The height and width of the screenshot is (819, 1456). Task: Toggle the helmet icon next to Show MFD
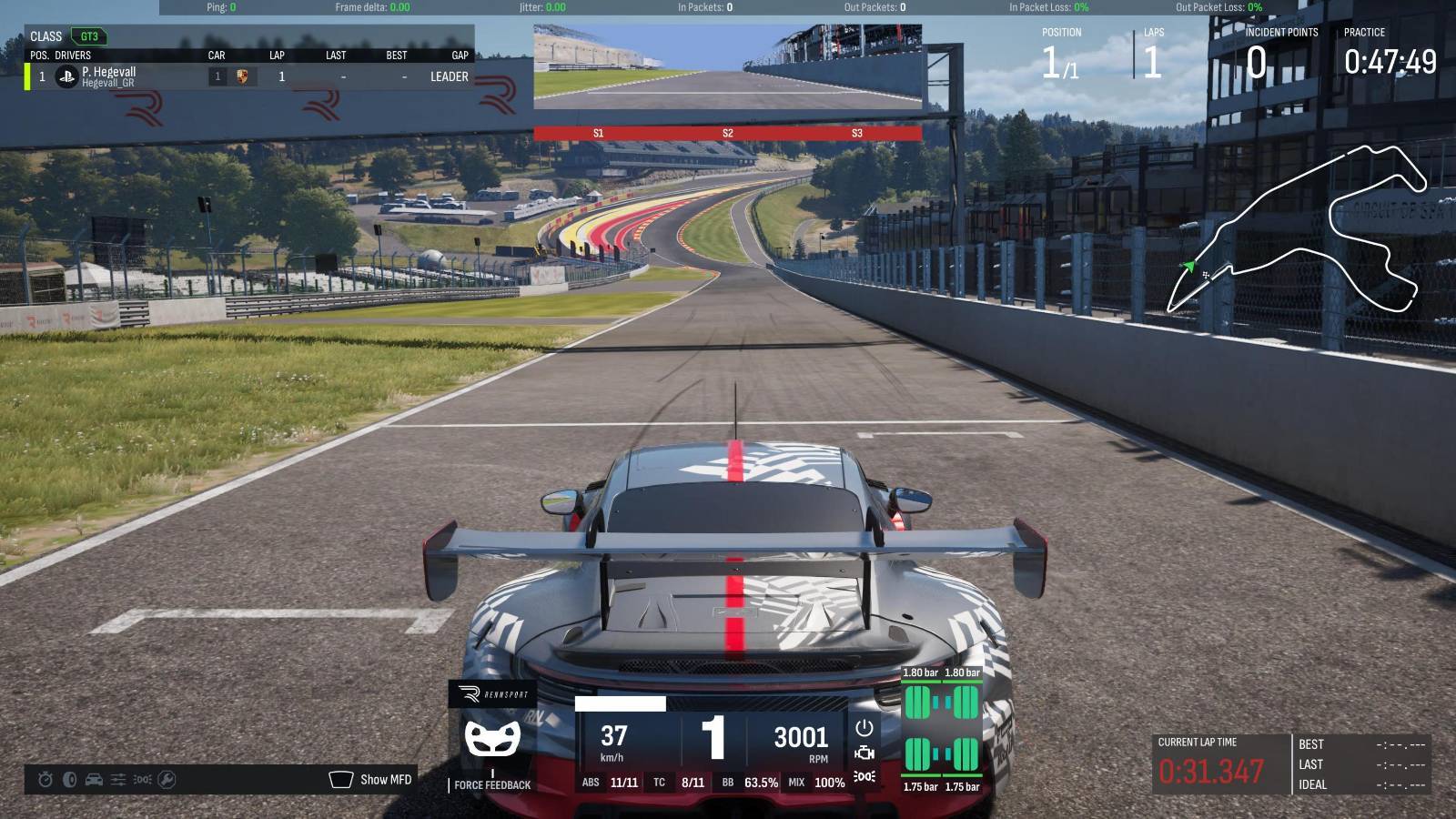coord(341,778)
